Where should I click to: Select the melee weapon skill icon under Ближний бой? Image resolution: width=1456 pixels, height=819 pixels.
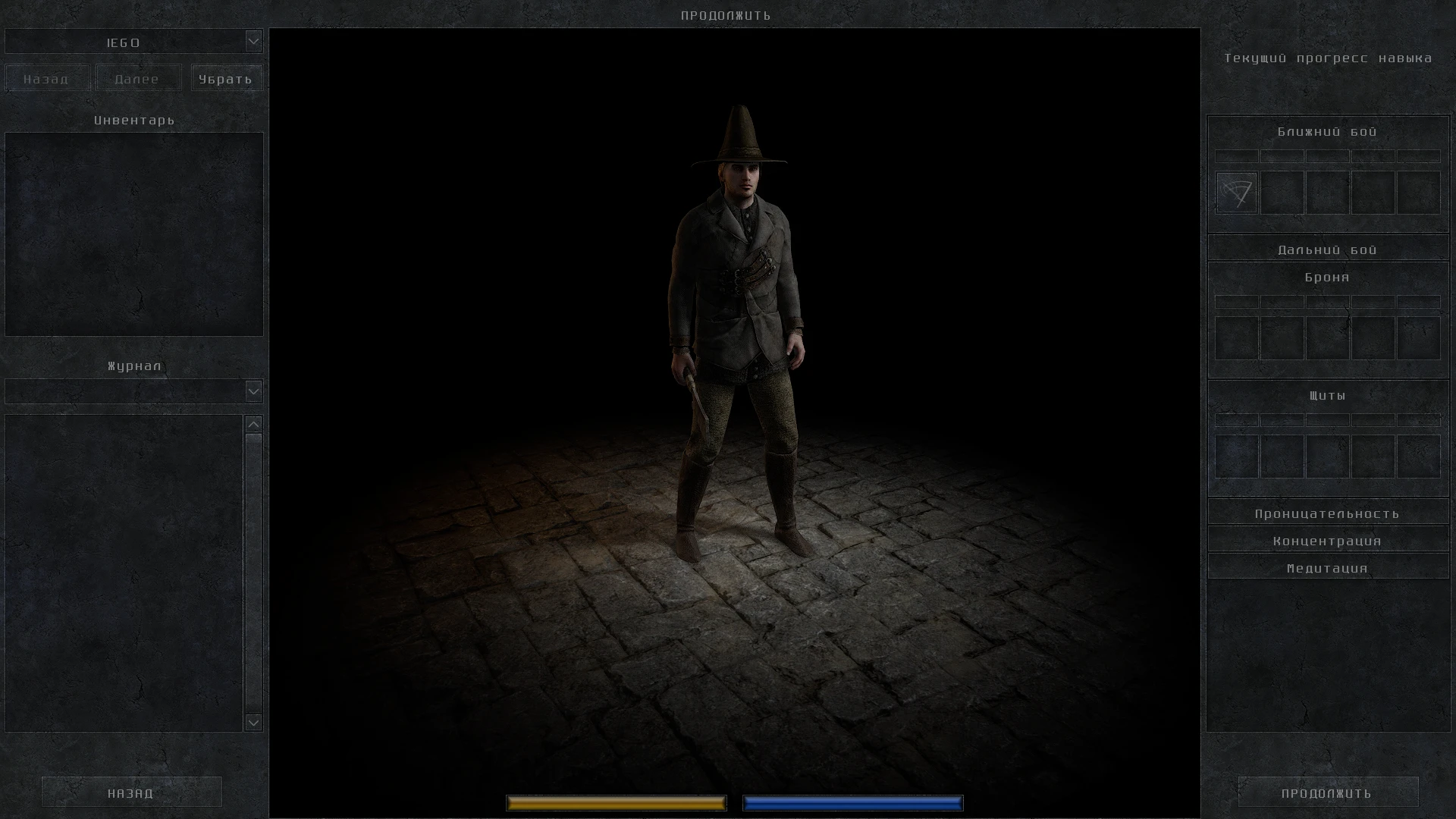click(x=1235, y=192)
